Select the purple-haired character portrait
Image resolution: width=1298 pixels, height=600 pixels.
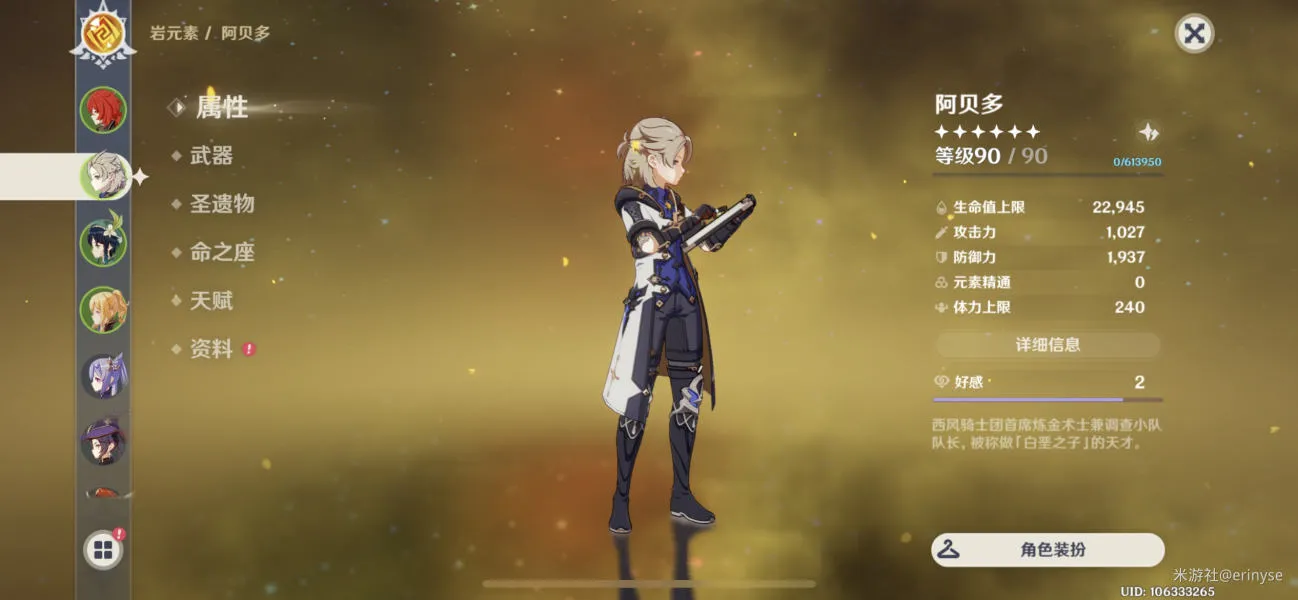click(x=103, y=376)
